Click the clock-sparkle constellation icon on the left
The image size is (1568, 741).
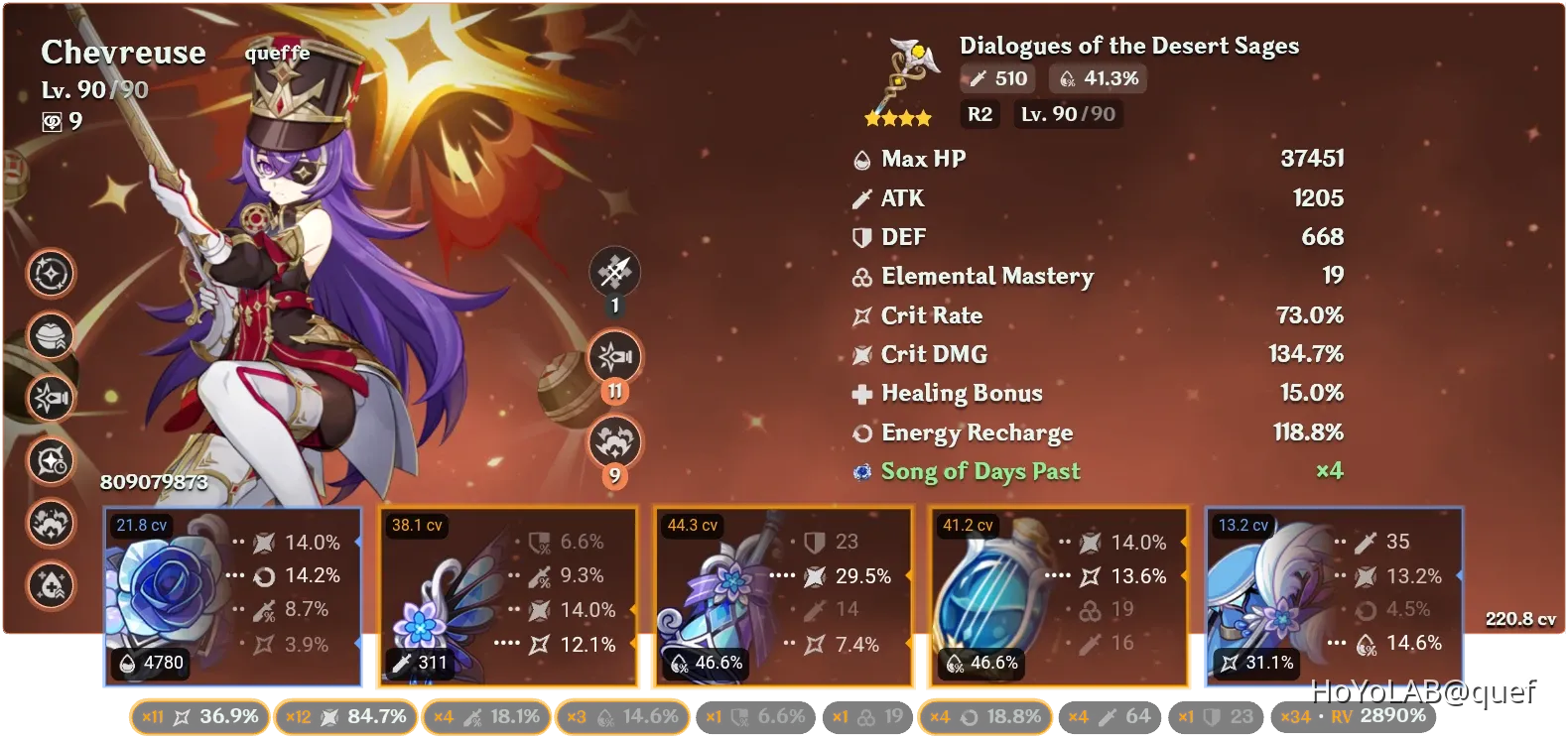point(52,461)
